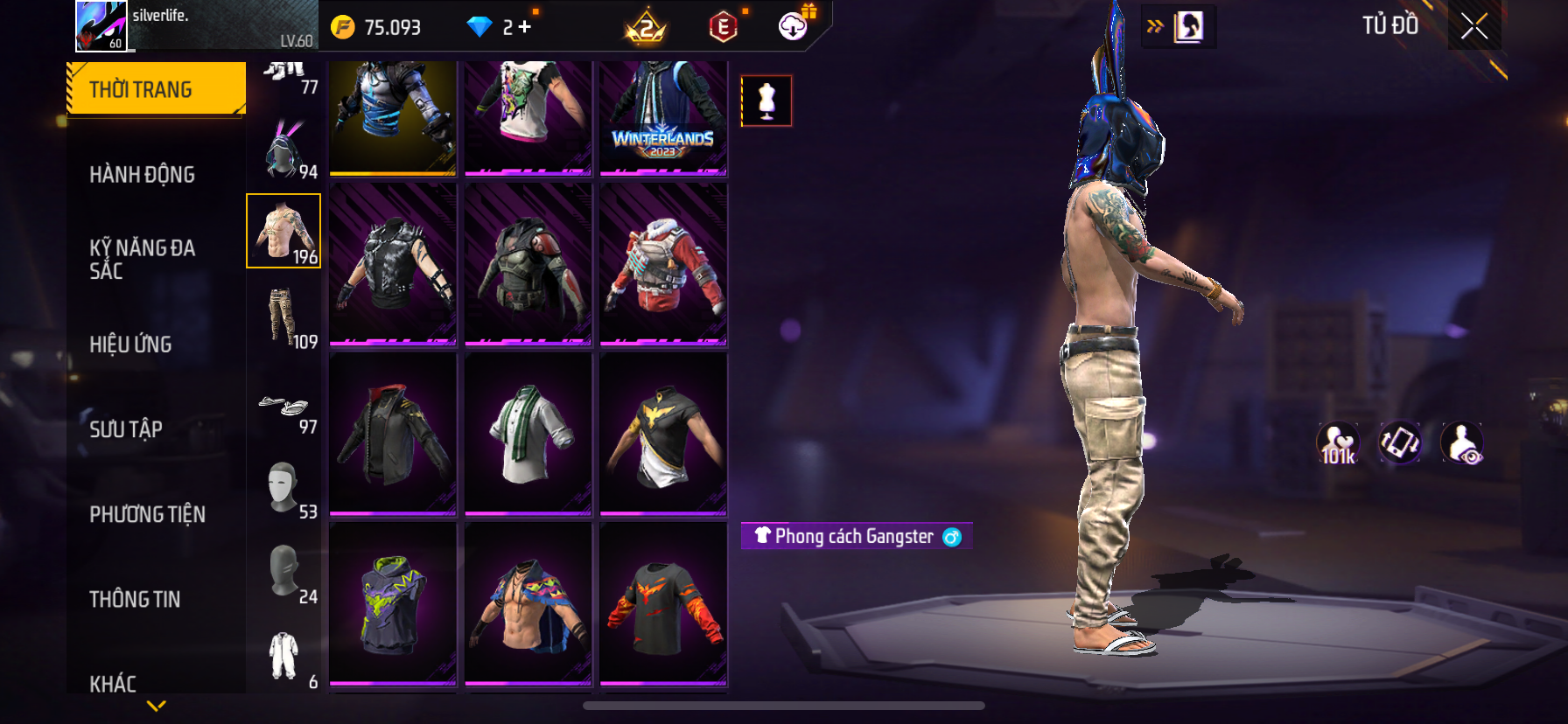Click the mannequin outfit preview icon
This screenshot has height=724, width=1568.
coord(766,101)
